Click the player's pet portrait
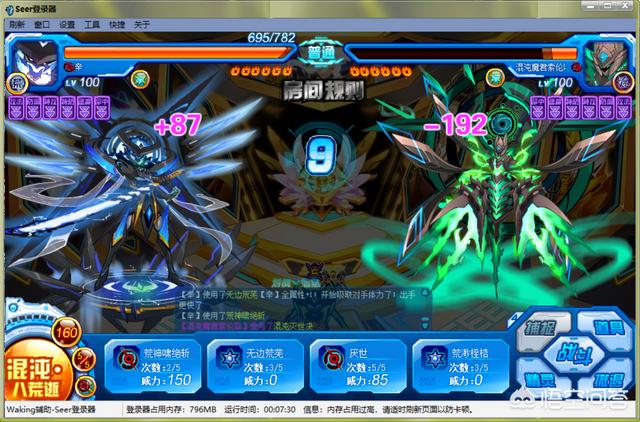640x422 pixels. click(31, 55)
